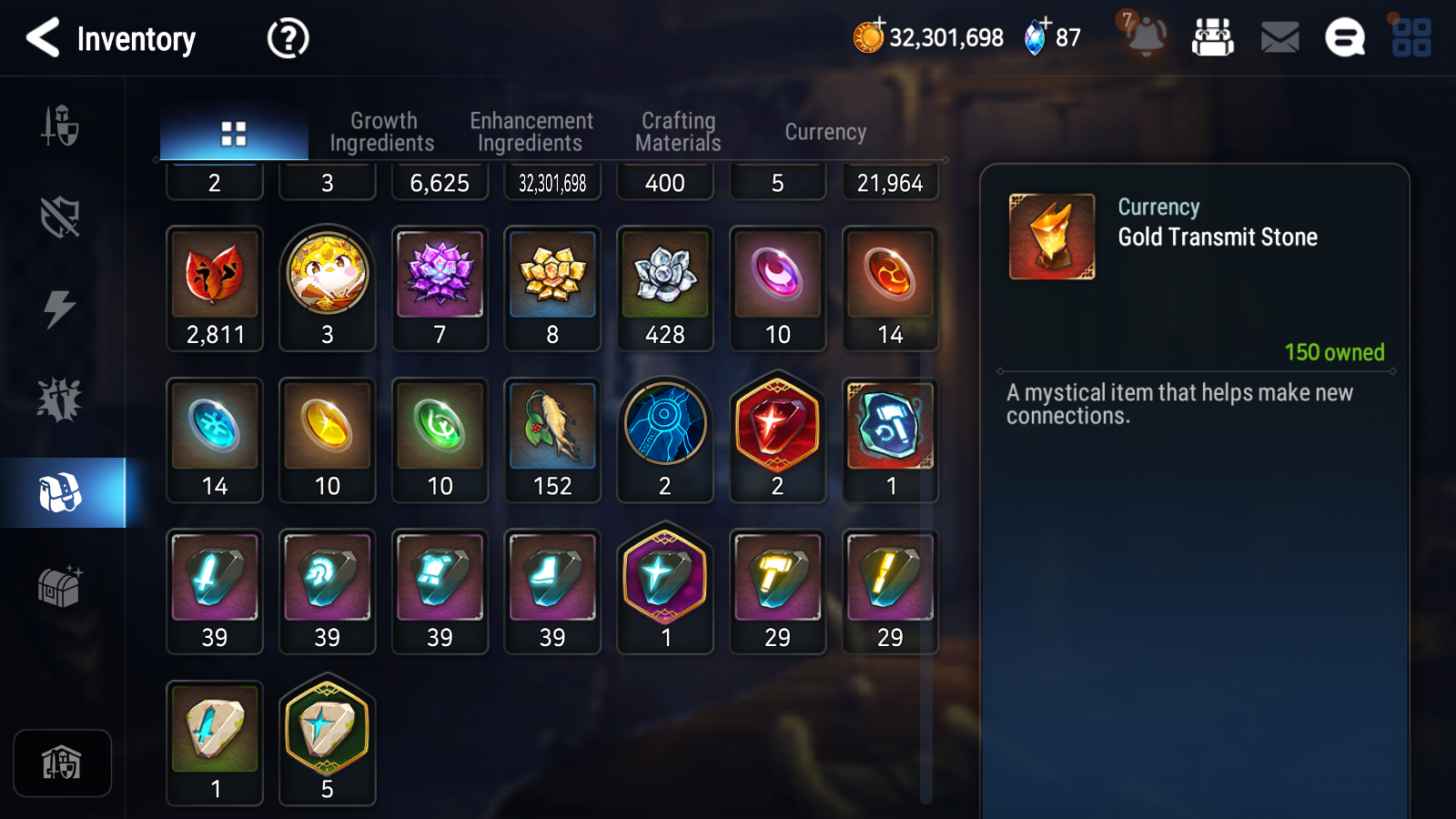Open the question mark help guide
1456x819 pixels.
[288, 38]
